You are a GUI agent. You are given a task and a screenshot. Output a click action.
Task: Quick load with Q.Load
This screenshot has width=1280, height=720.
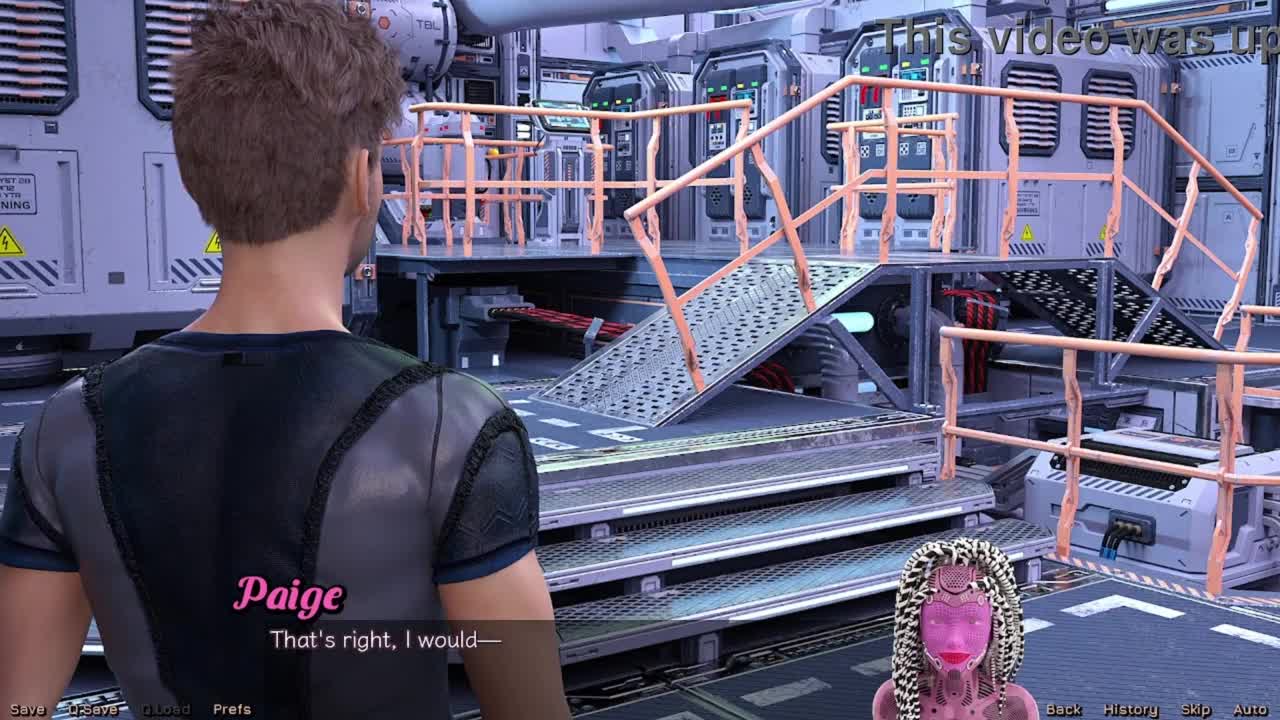coord(165,709)
